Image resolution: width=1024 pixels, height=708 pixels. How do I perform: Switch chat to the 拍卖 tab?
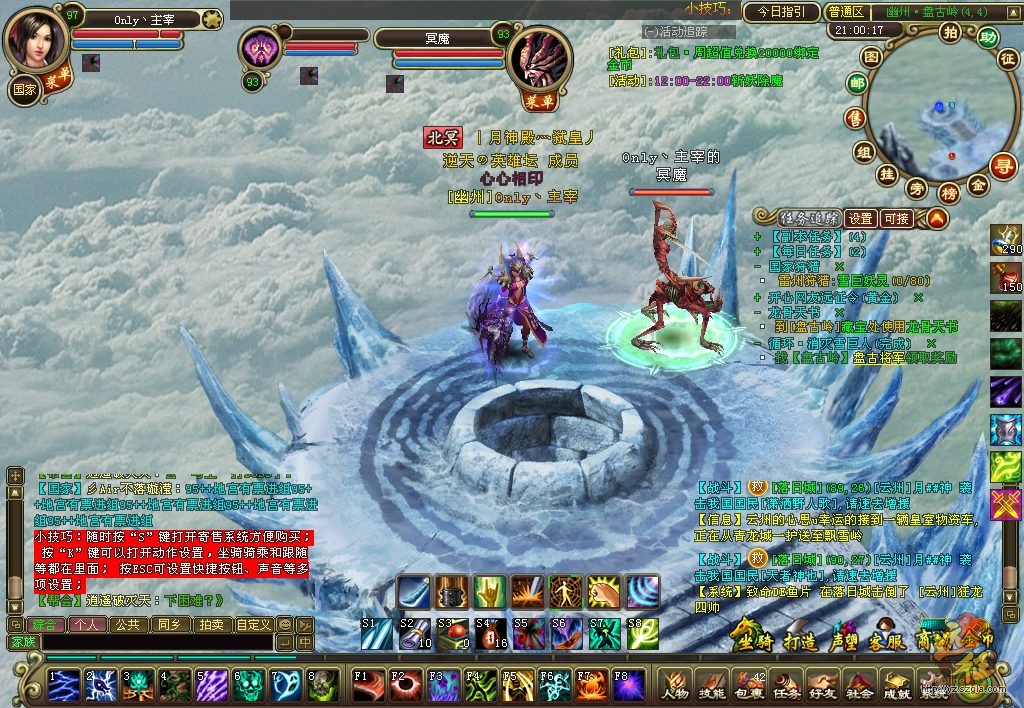click(x=211, y=624)
